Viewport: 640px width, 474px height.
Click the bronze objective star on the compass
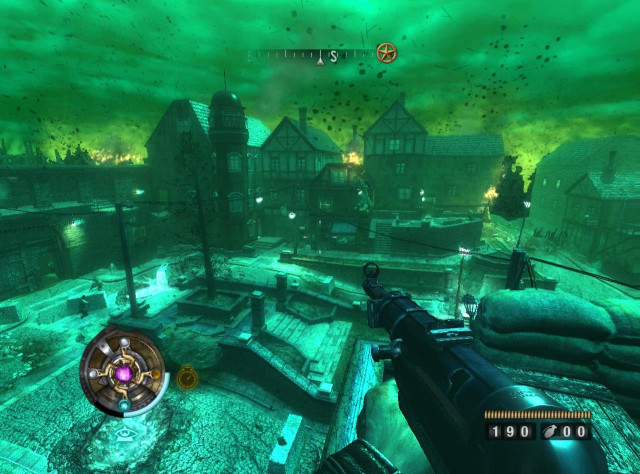(x=386, y=52)
